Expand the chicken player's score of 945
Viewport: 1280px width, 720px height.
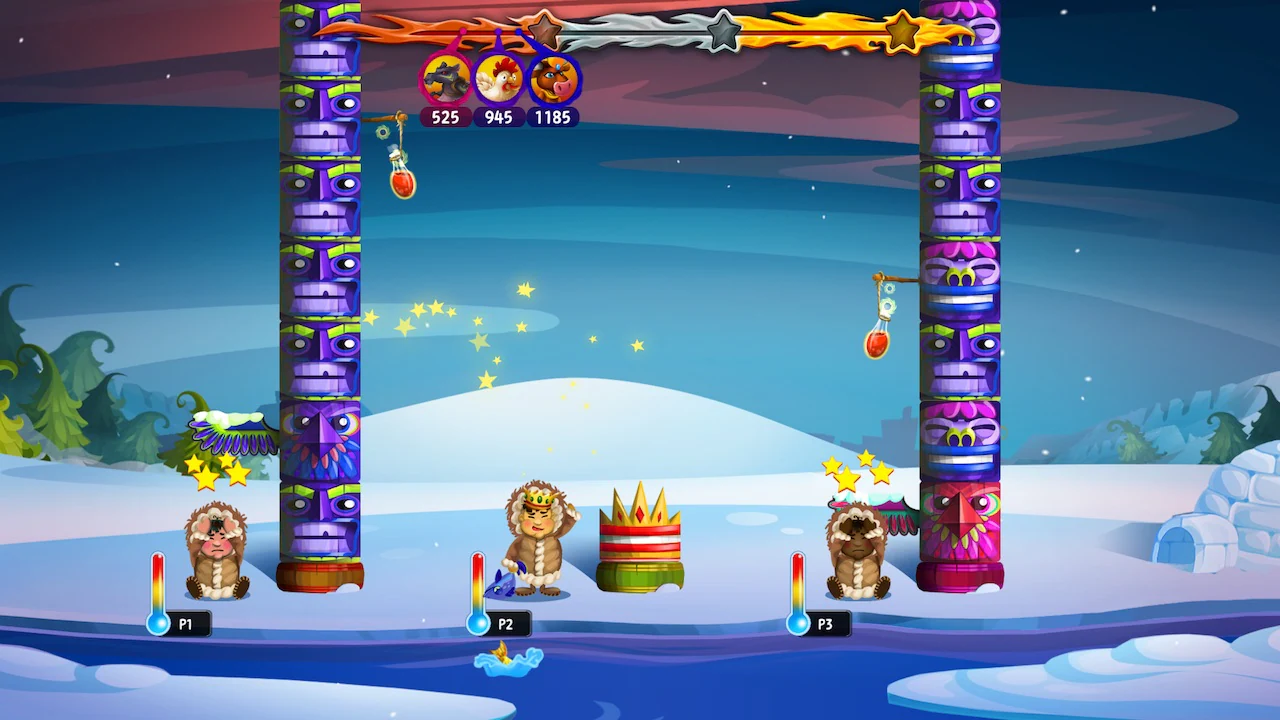500,117
